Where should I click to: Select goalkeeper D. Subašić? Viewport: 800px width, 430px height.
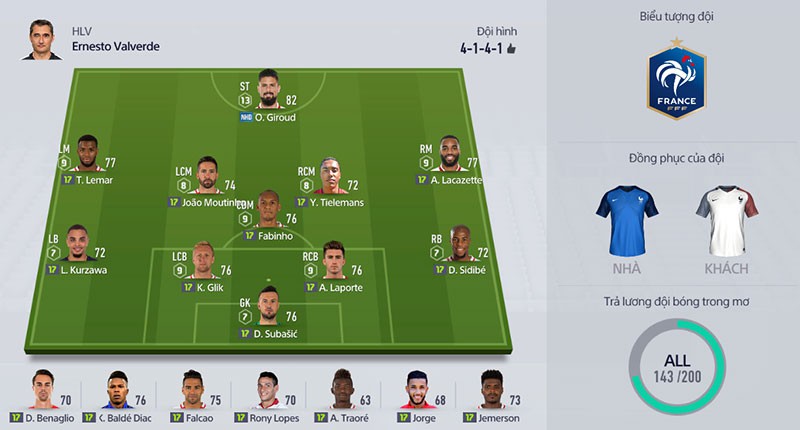tap(268, 307)
